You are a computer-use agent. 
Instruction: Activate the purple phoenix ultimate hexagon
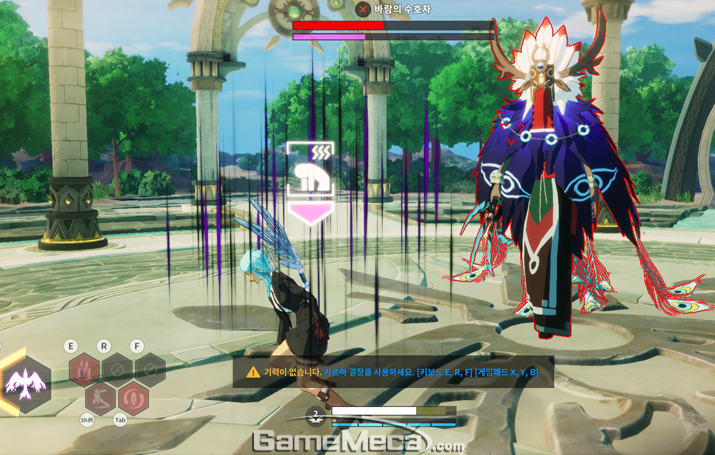[x=26, y=383]
